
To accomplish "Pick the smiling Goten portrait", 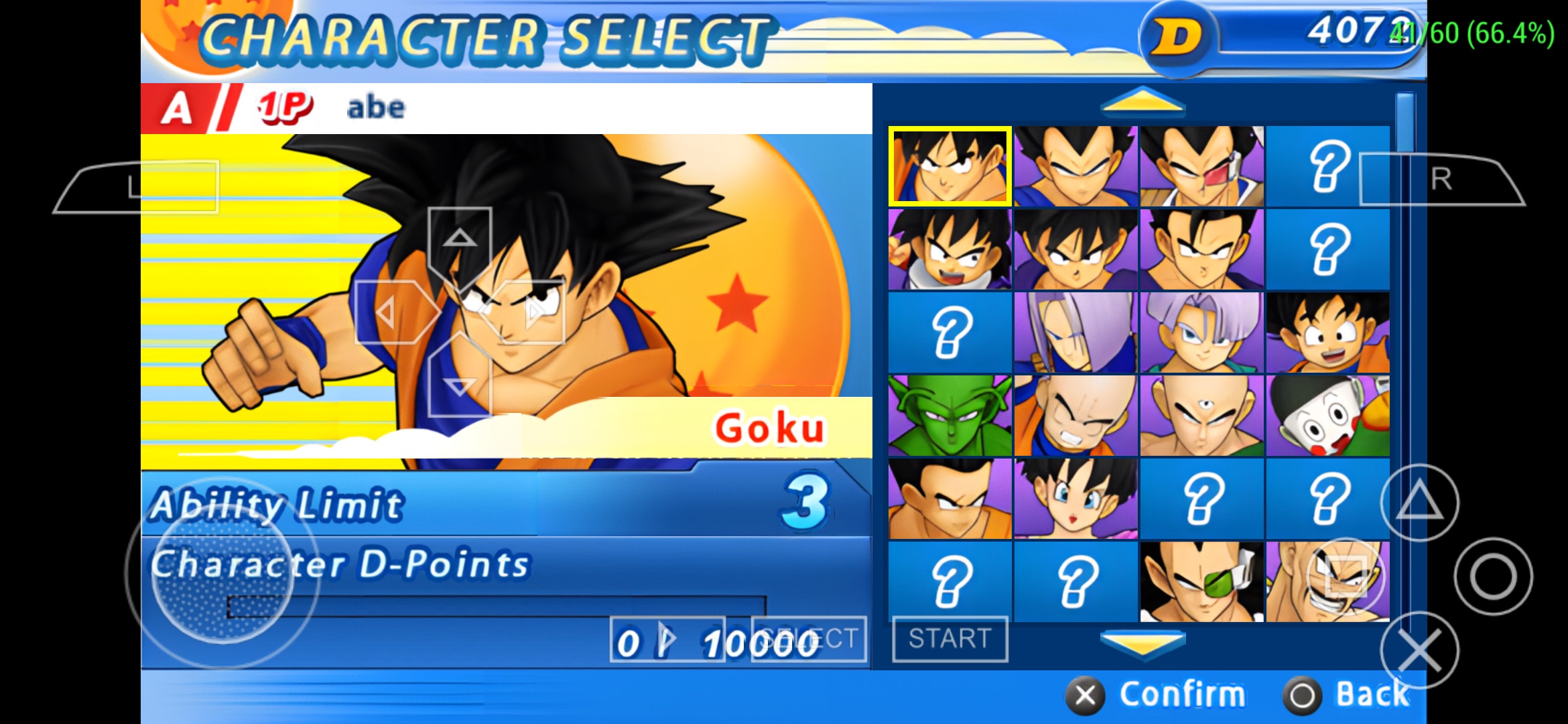I will click(1327, 332).
